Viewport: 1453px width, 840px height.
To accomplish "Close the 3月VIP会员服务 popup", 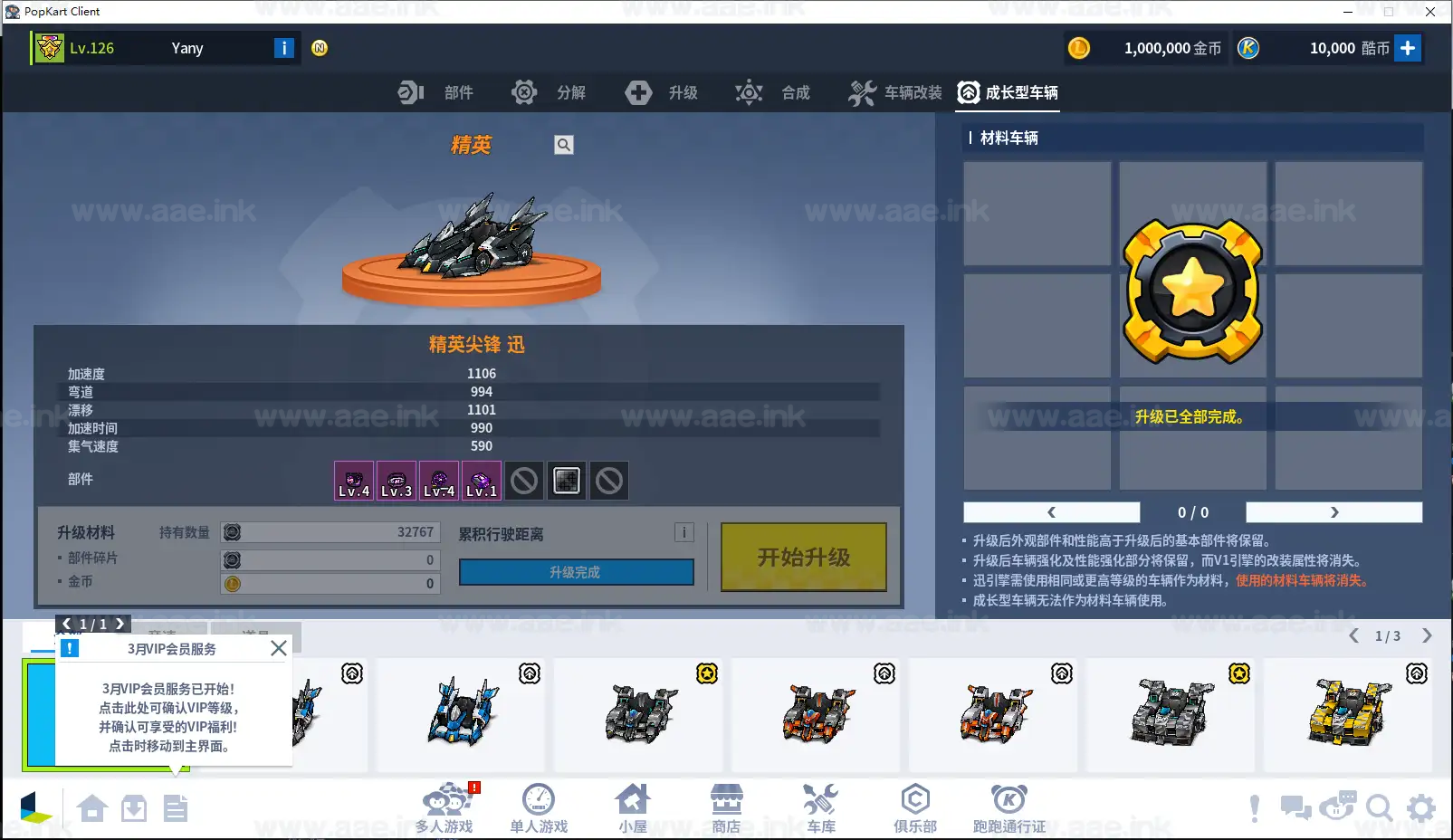I will point(279,648).
